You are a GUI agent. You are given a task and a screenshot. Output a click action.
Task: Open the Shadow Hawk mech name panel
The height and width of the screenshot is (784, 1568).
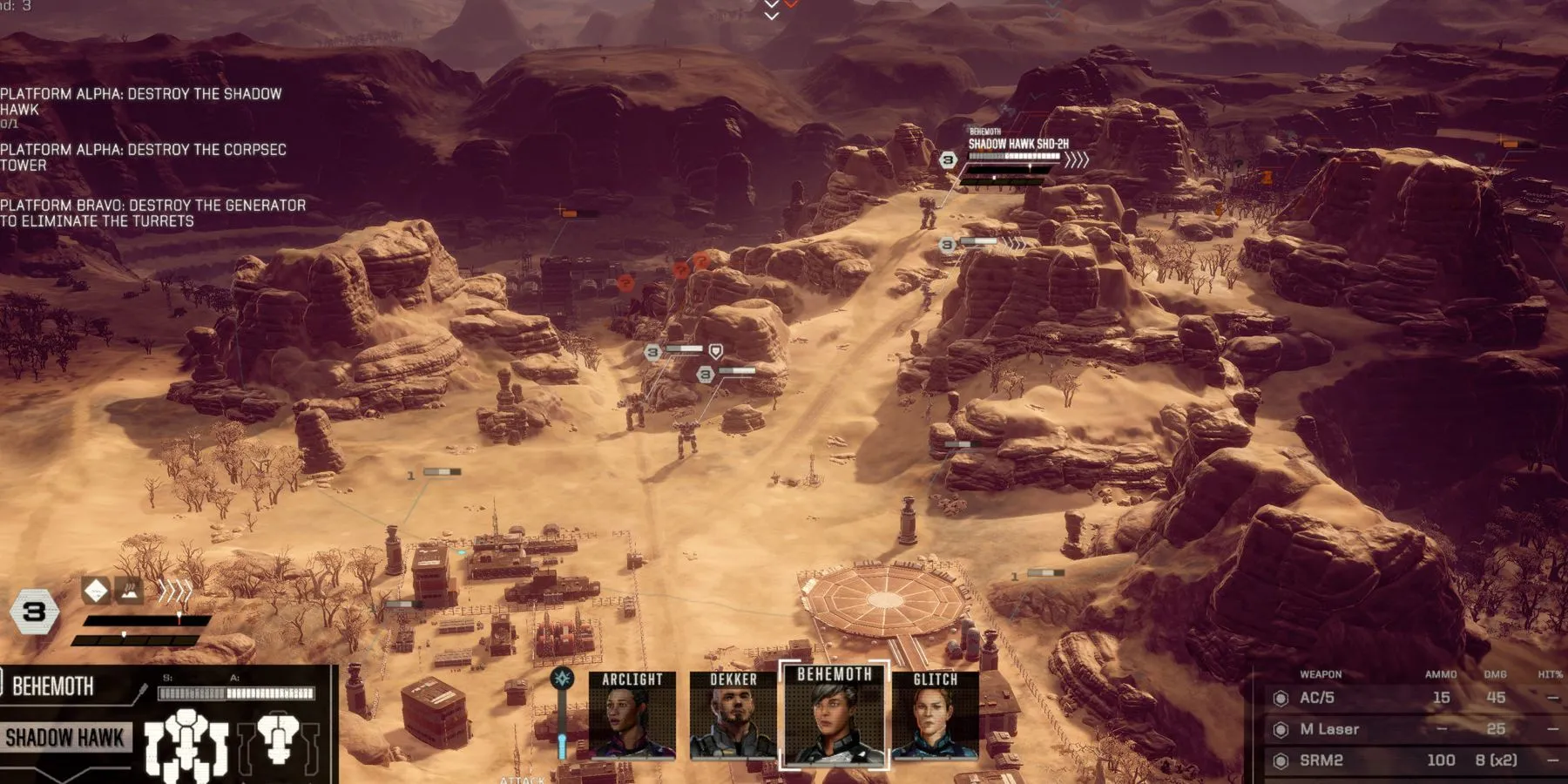(x=65, y=738)
